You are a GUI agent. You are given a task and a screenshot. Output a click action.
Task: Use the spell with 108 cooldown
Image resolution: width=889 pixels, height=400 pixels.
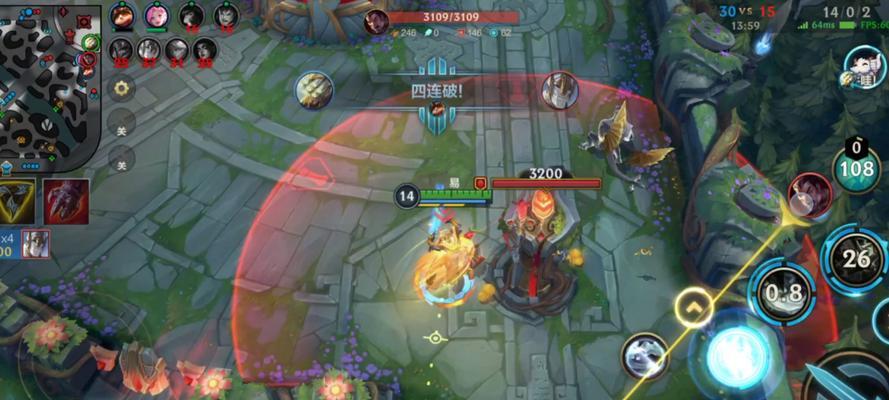[x=856, y=168]
